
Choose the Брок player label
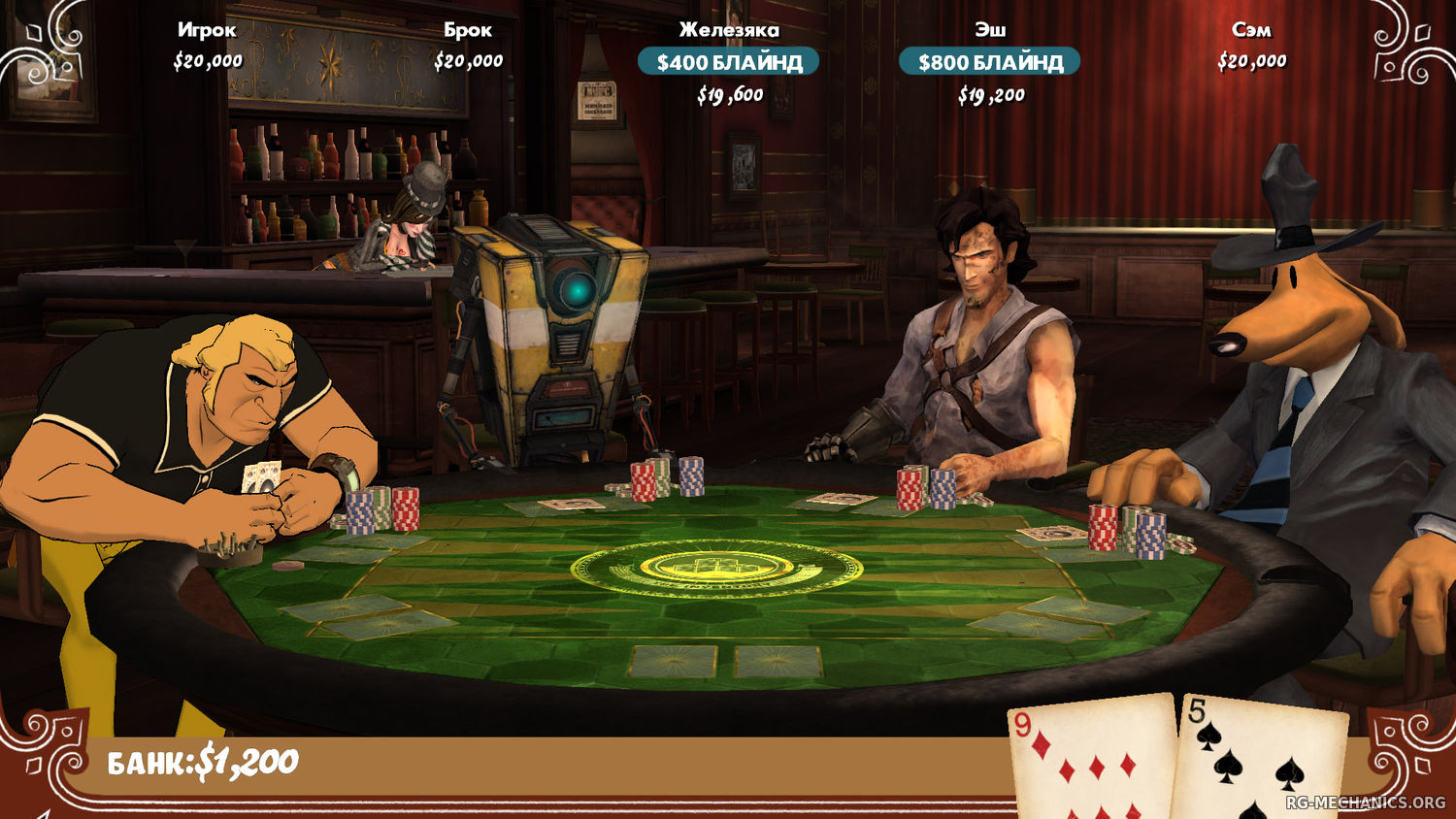[x=468, y=30]
